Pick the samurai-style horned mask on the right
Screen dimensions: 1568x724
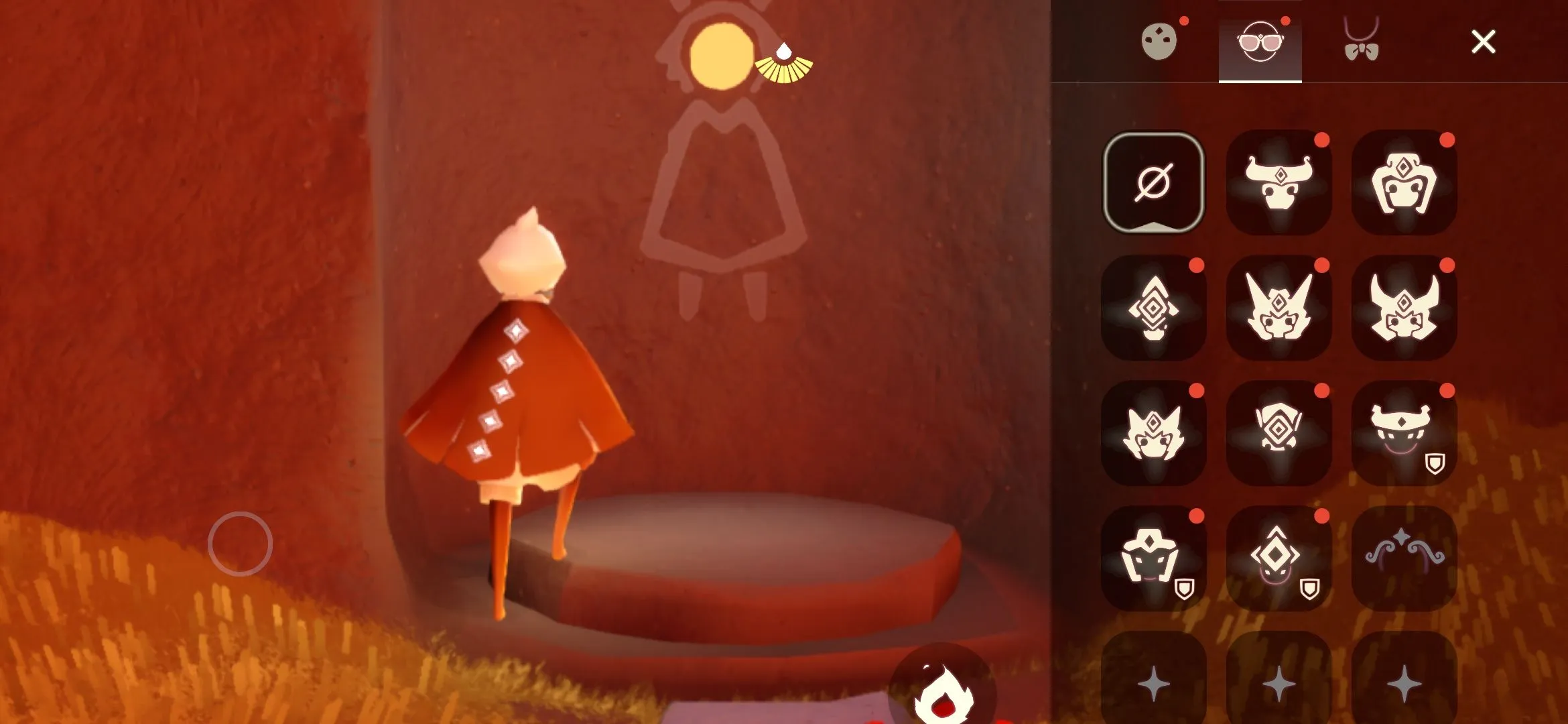pos(1404,310)
